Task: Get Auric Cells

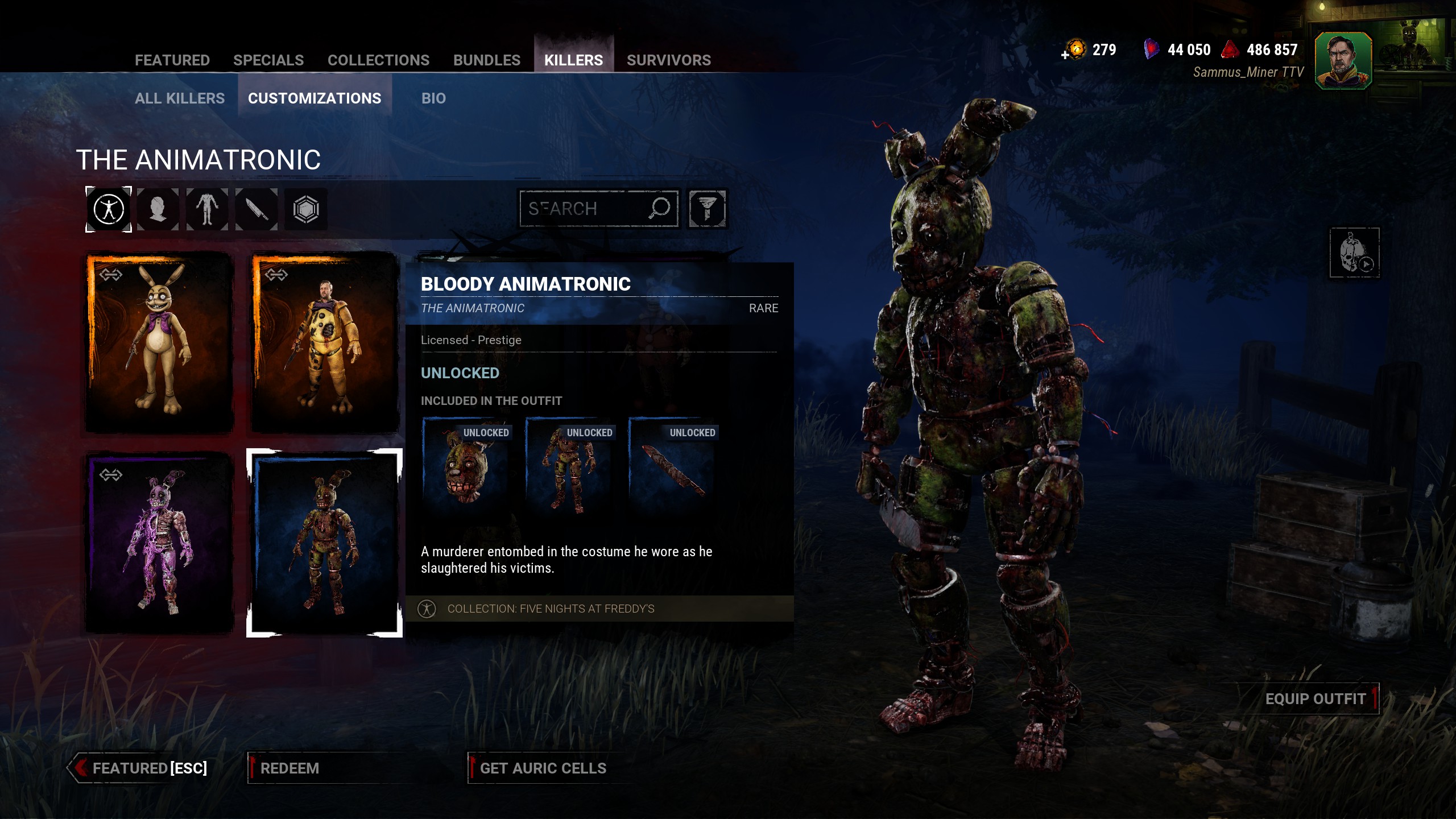Action: tap(543, 768)
